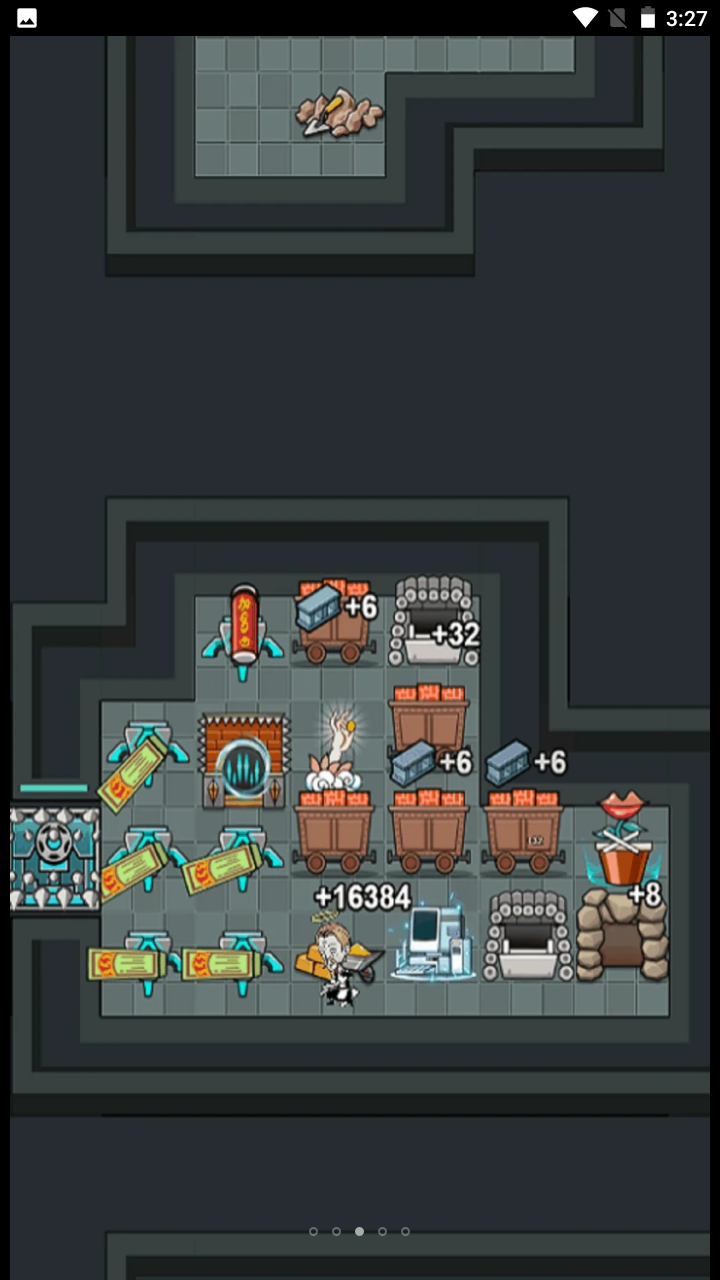This screenshot has height=1280, width=720.
Task: Select the highlighted middle page indicator dot
Action: pos(359,1231)
